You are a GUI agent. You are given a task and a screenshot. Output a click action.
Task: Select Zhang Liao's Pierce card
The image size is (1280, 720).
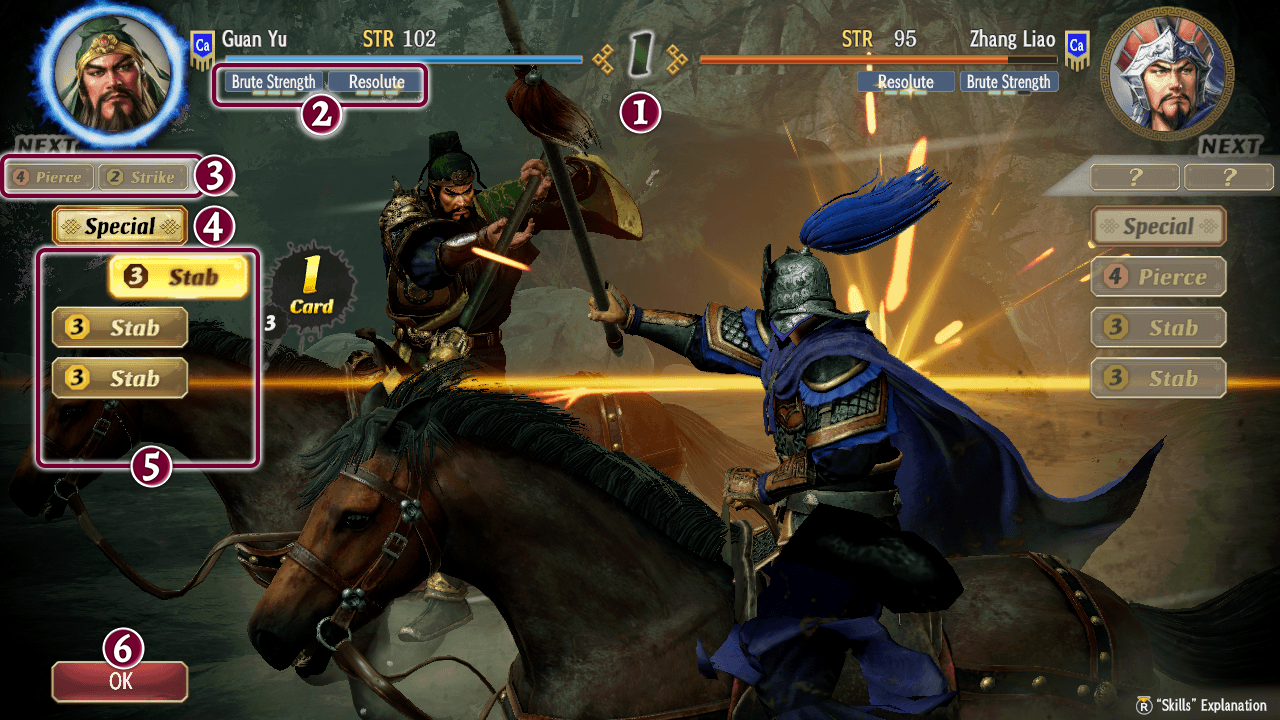point(1158,277)
